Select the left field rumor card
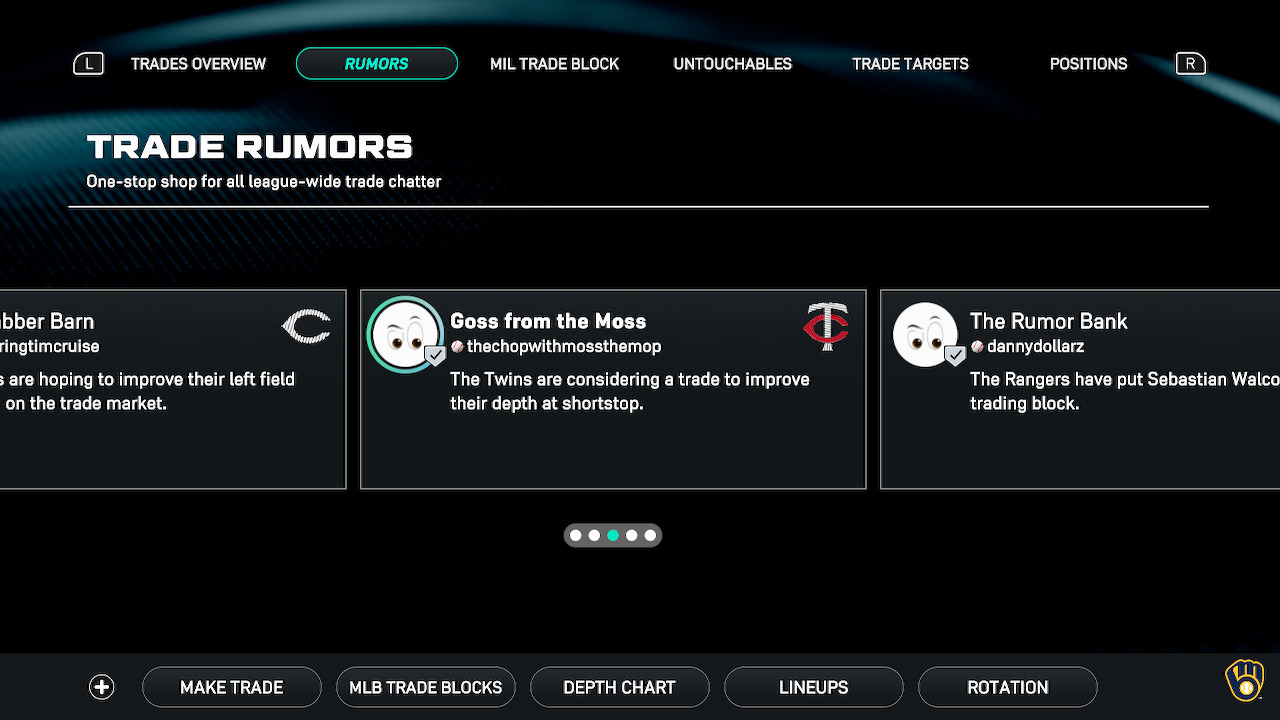The image size is (1280, 720). pos(172,389)
